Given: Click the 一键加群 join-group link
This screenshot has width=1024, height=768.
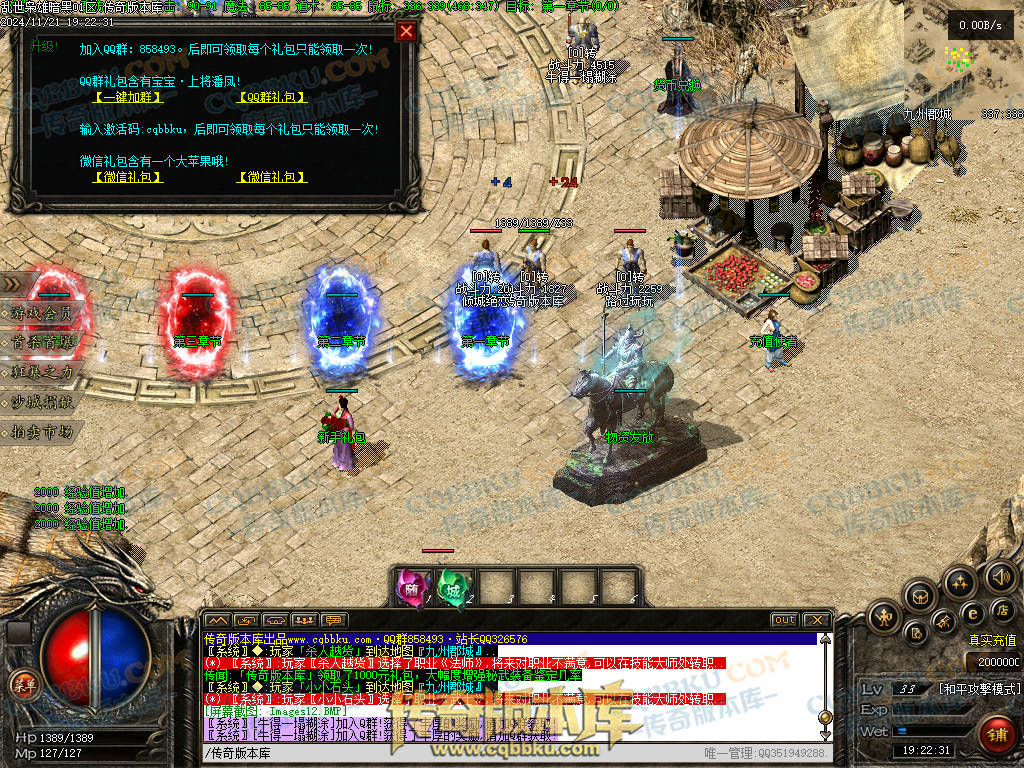Looking at the screenshot, I should [x=127, y=97].
